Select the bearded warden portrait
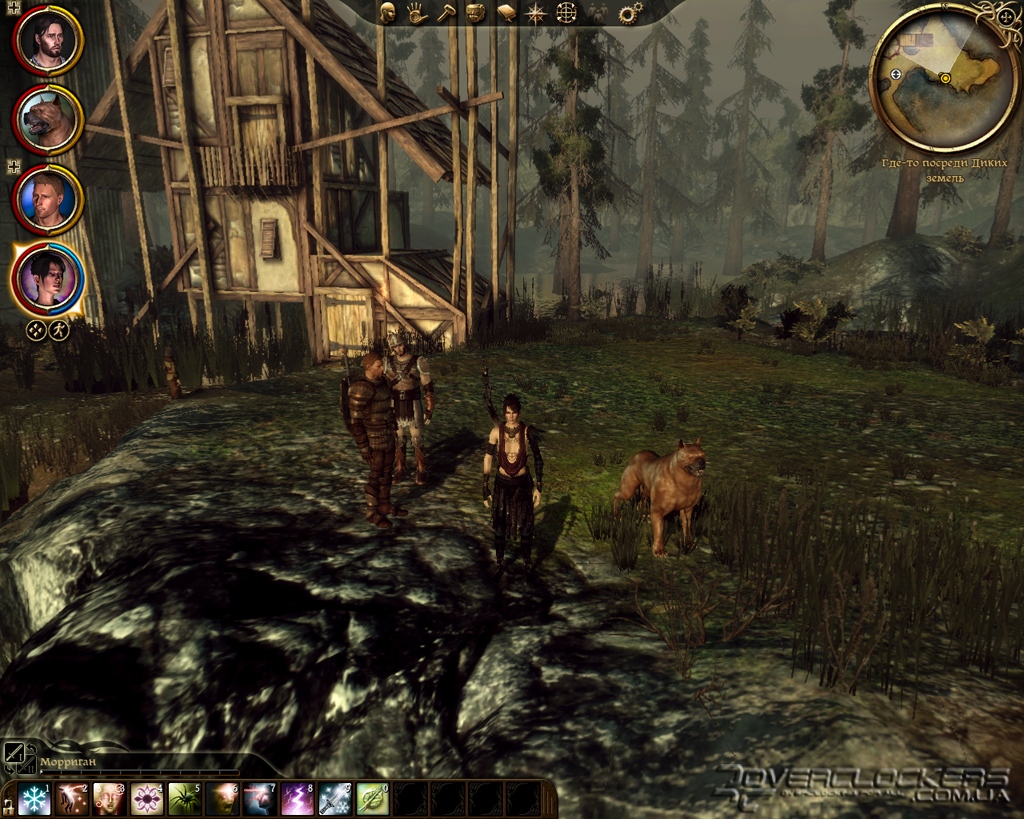Screen dimensions: 1024x819 tap(47, 39)
